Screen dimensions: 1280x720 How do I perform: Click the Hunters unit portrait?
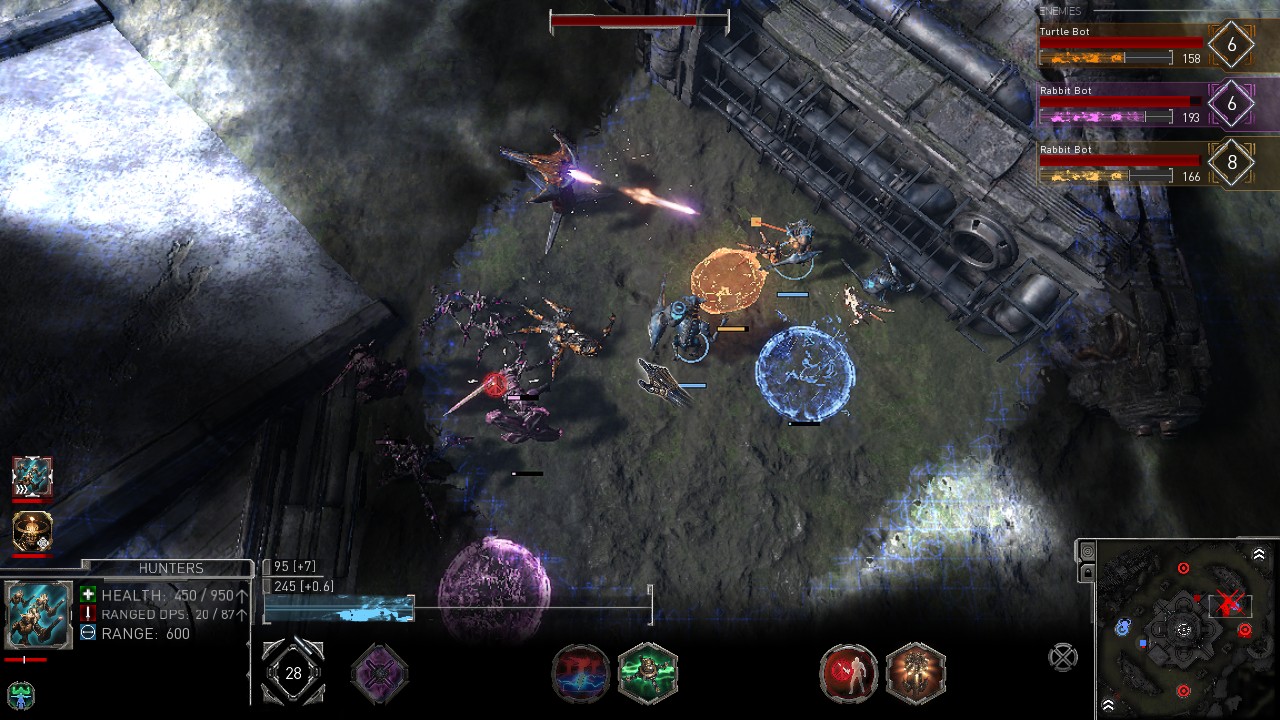39,614
